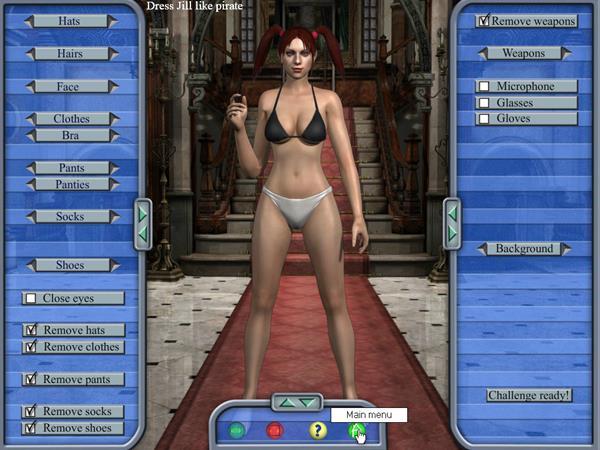The height and width of the screenshot is (450, 600).
Task: Return to Main menu via green house icon
Action: click(x=356, y=431)
